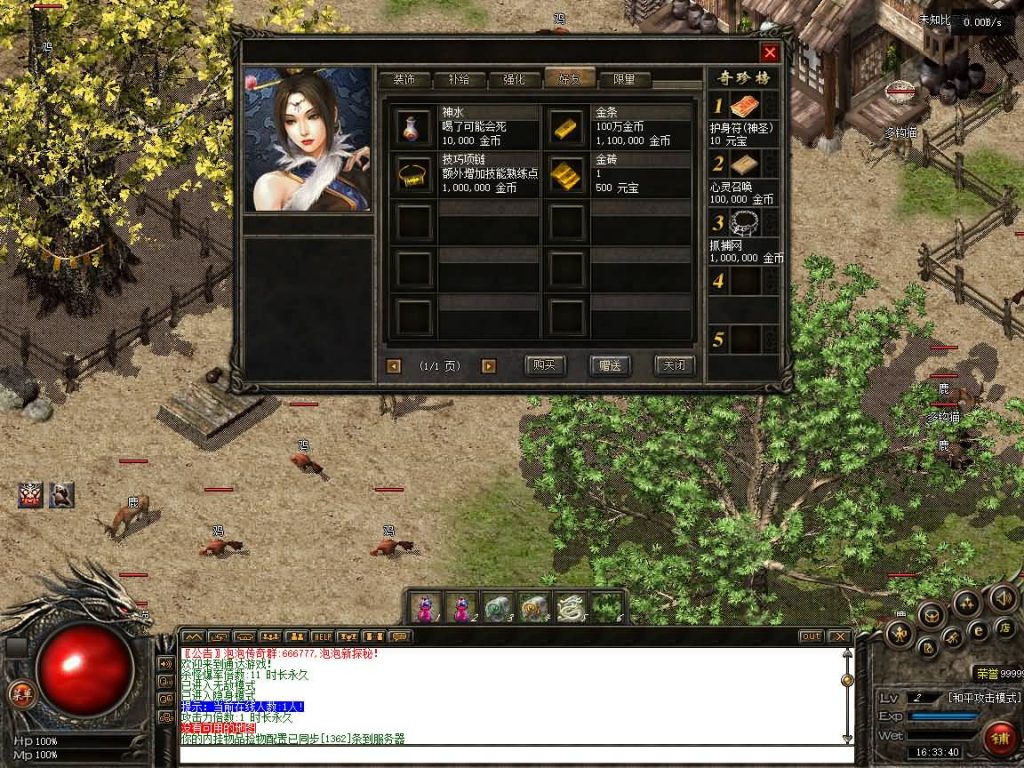1024x768 pixels.
Task: Click the 关闭 close button
Action: [x=674, y=366]
